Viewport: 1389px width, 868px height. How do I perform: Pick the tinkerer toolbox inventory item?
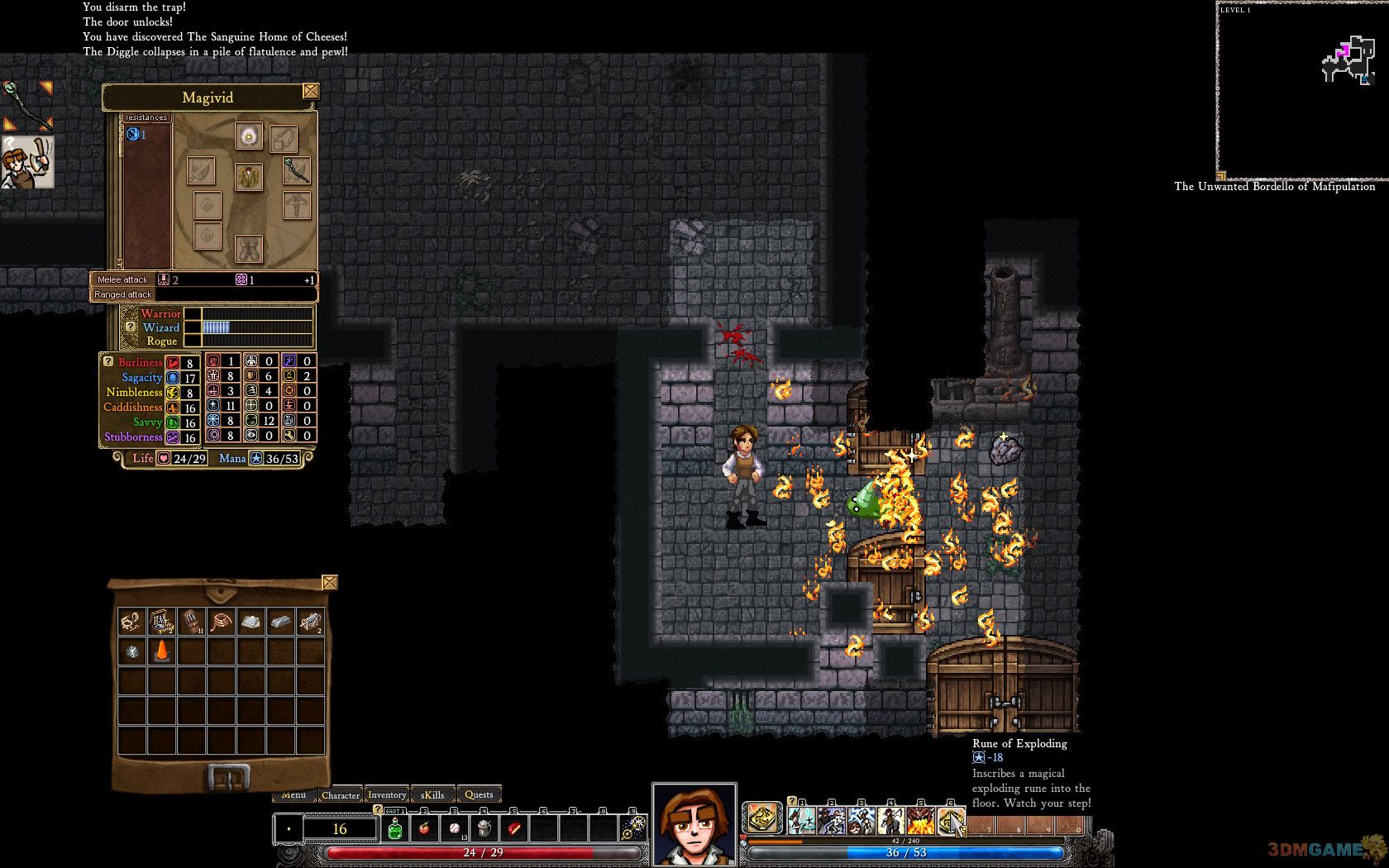click(x=162, y=621)
